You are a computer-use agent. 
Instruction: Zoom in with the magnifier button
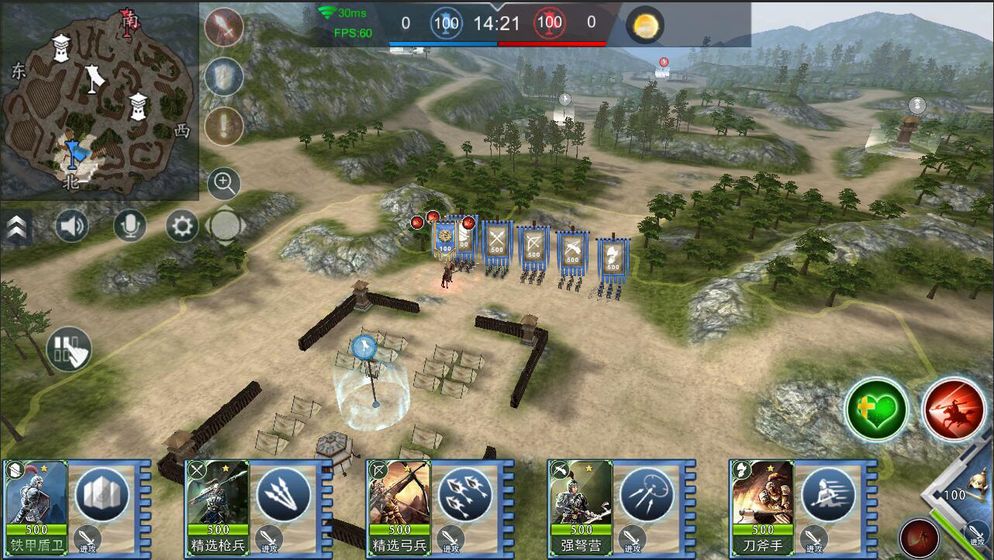(x=224, y=183)
